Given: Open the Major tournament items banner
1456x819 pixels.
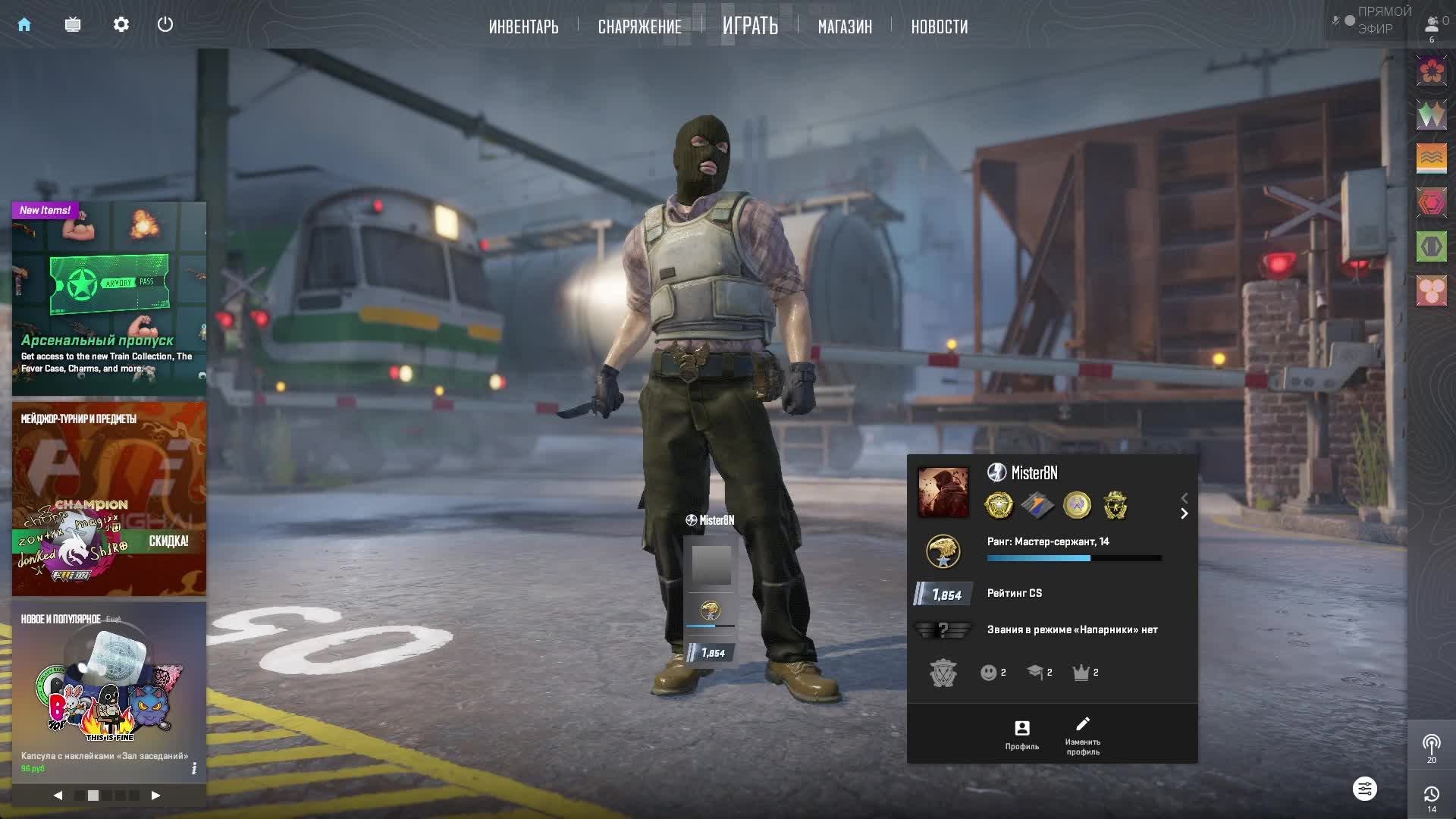Looking at the screenshot, I should tap(109, 498).
